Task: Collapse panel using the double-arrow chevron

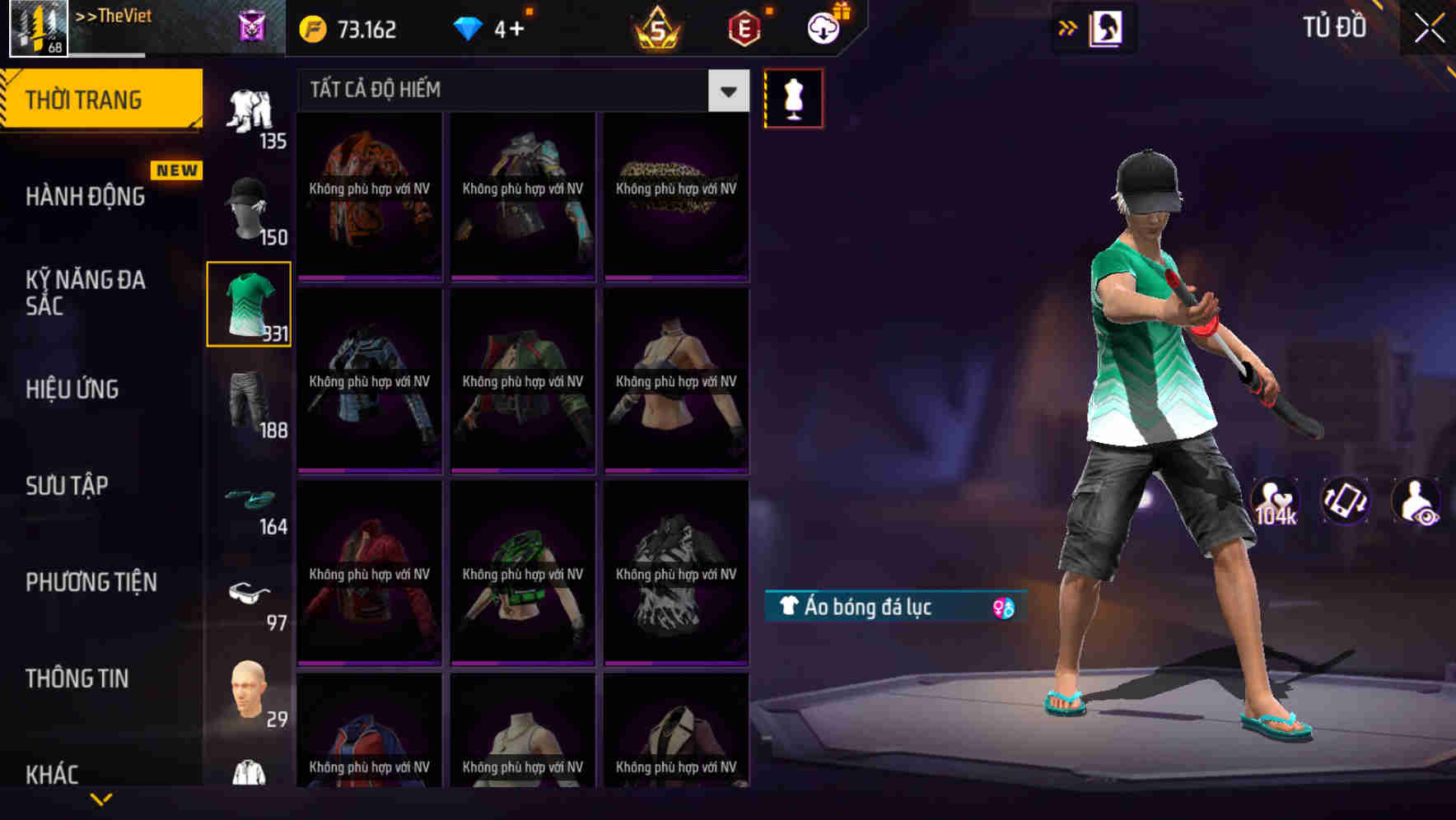Action: coord(1067,27)
